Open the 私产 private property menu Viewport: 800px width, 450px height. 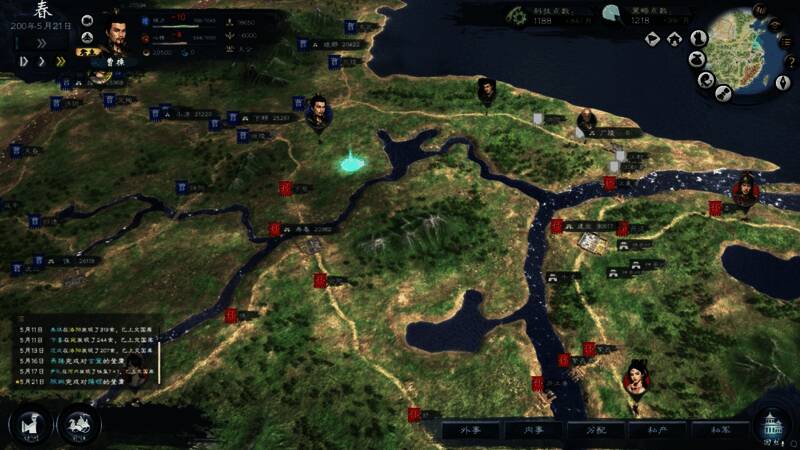coord(658,430)
